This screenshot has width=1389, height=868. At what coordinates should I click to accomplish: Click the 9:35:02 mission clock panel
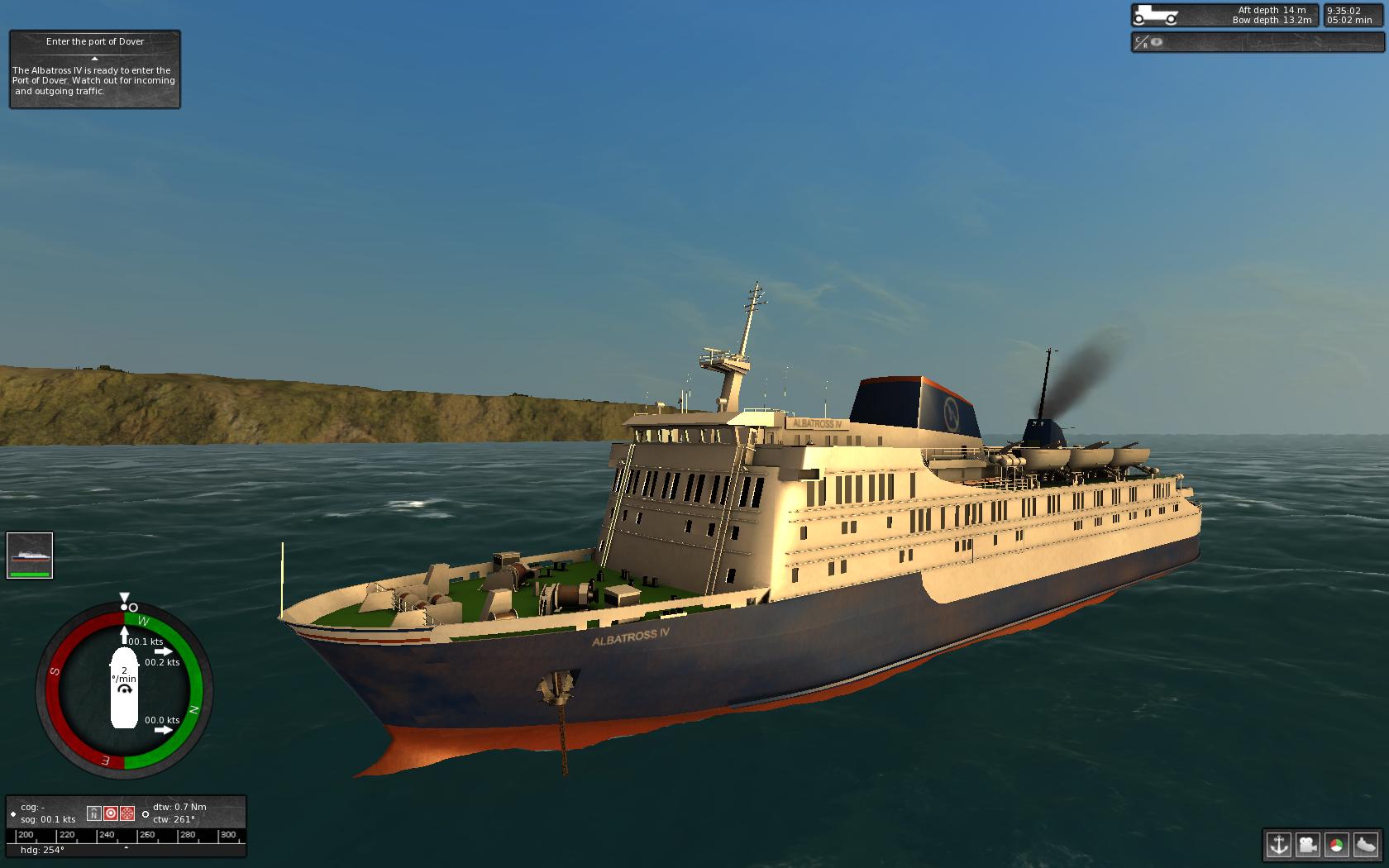pyautogui.click(x=1348, y=14)
